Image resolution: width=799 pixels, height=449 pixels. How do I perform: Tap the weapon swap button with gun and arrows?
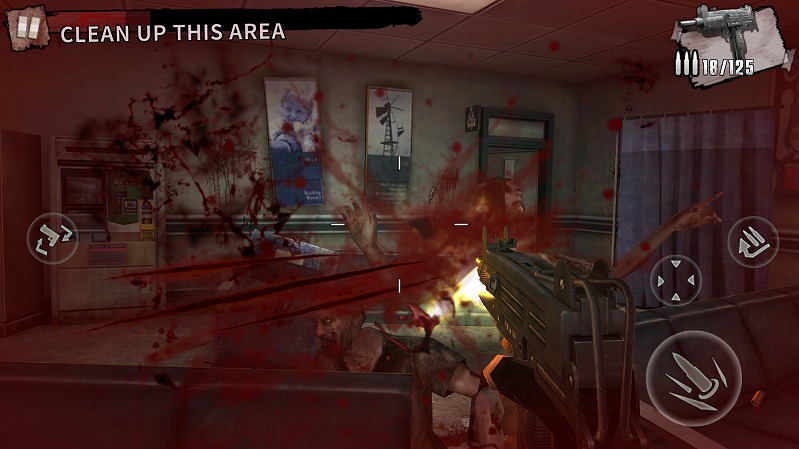(x=53, y=238)
